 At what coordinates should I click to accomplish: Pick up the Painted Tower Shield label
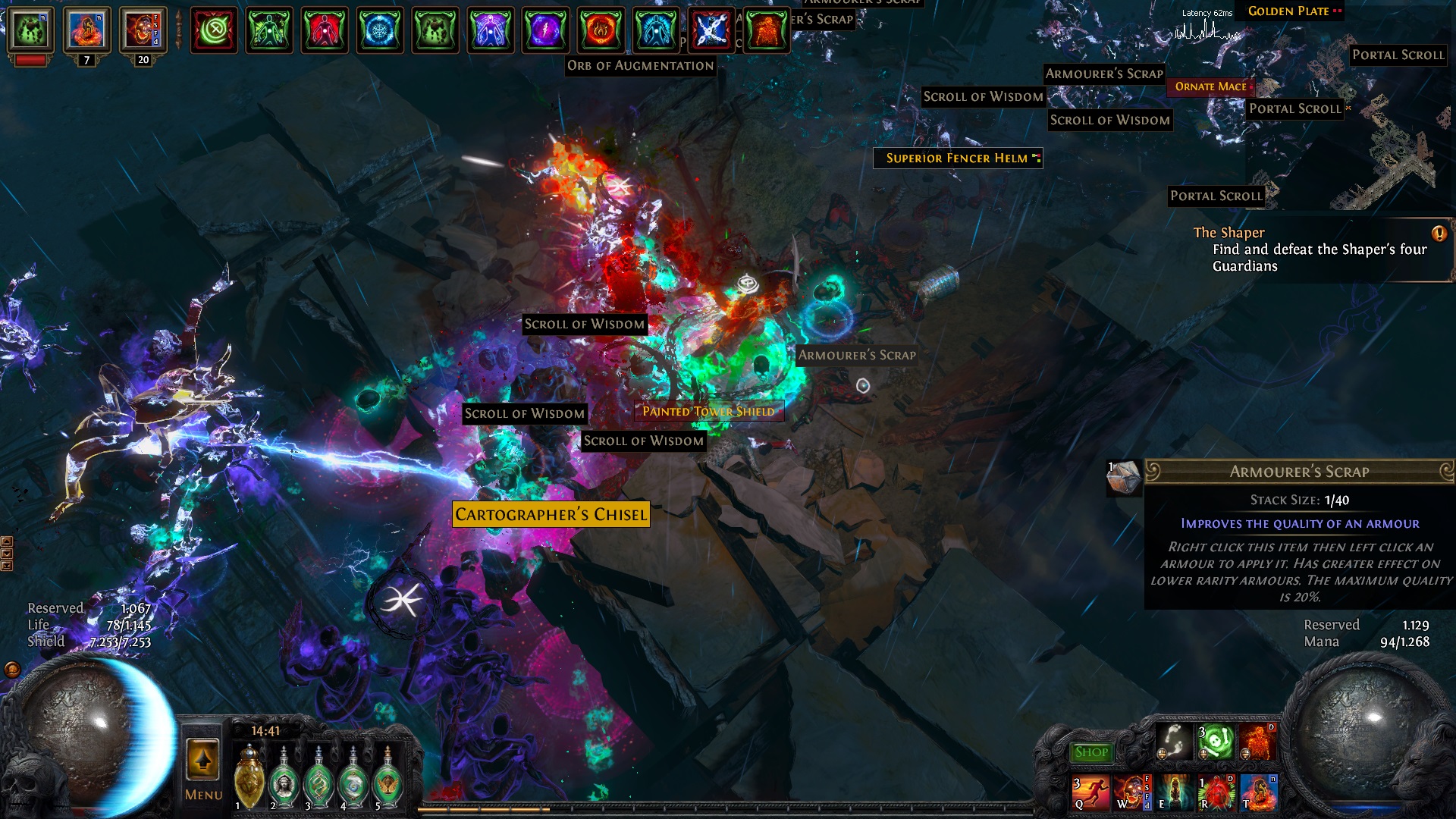pos(708,411)
